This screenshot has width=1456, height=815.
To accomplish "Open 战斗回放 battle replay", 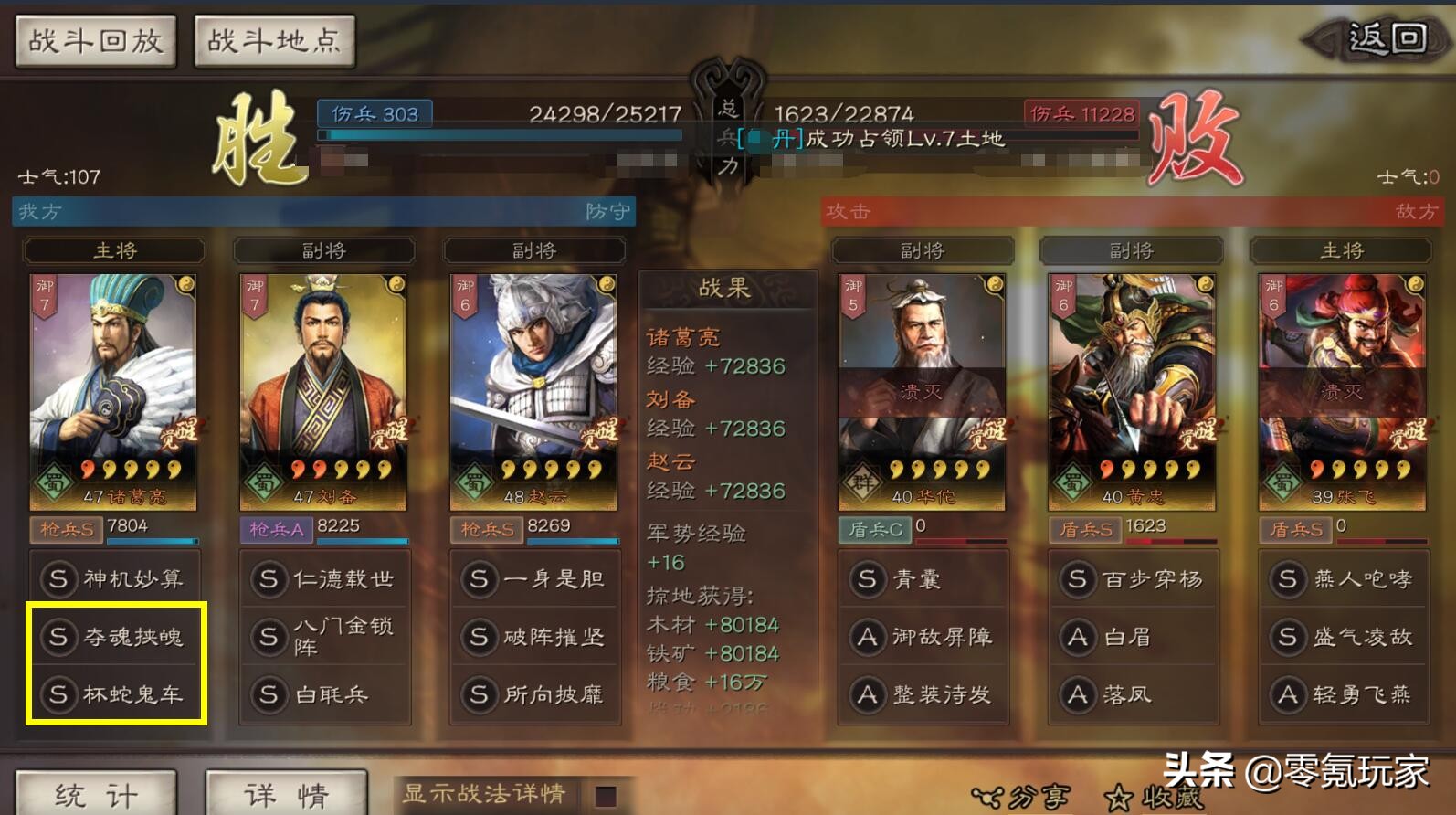I will [95, 40].
